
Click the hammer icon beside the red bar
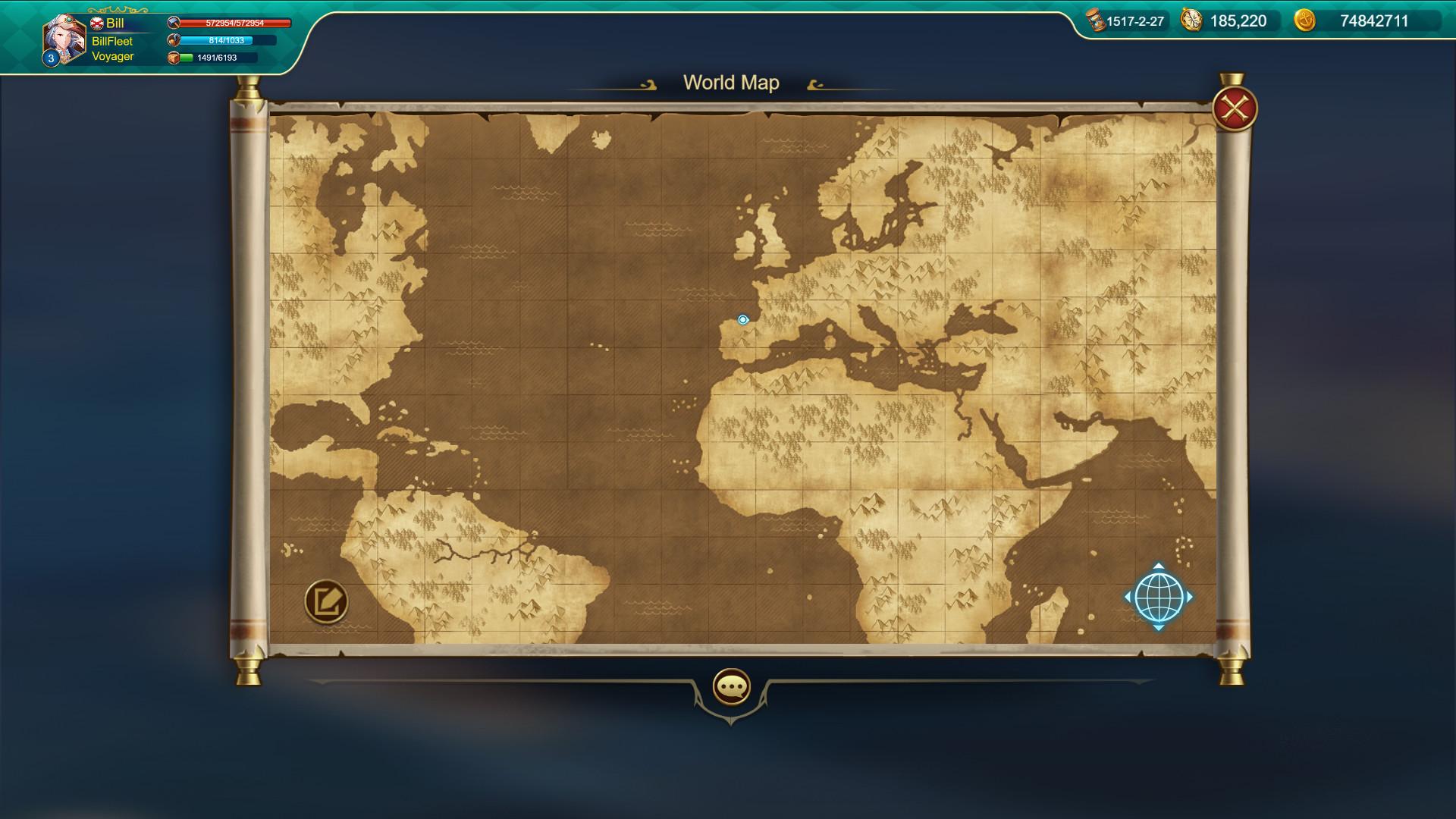(x=174, y=23)
